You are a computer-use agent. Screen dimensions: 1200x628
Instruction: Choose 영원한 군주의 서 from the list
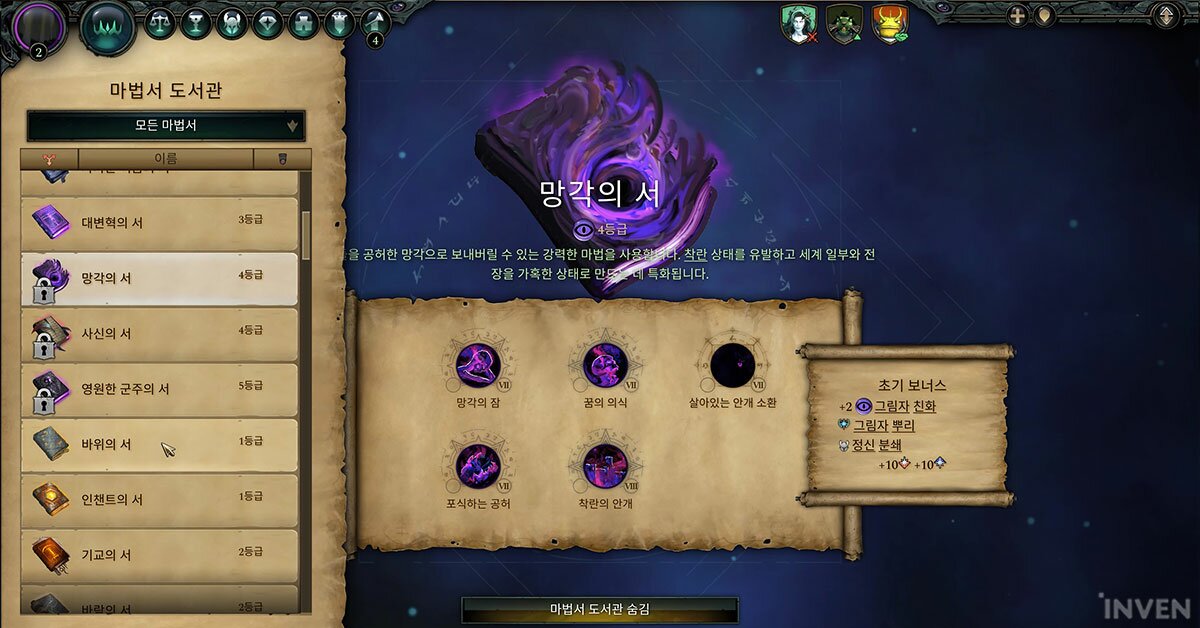point(160,389)
